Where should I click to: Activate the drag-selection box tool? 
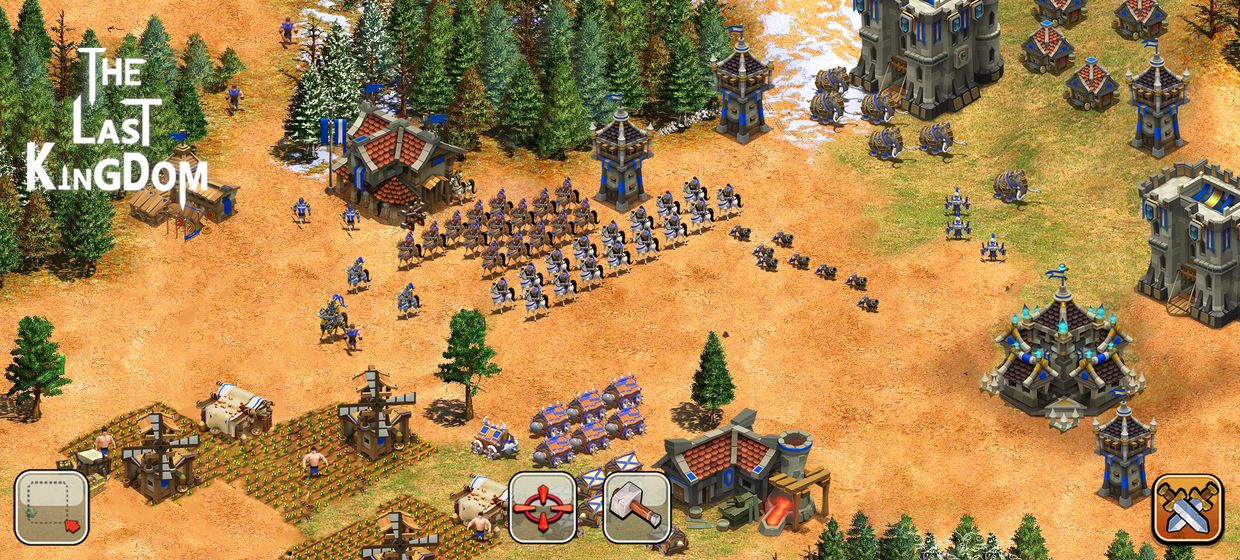51,507
